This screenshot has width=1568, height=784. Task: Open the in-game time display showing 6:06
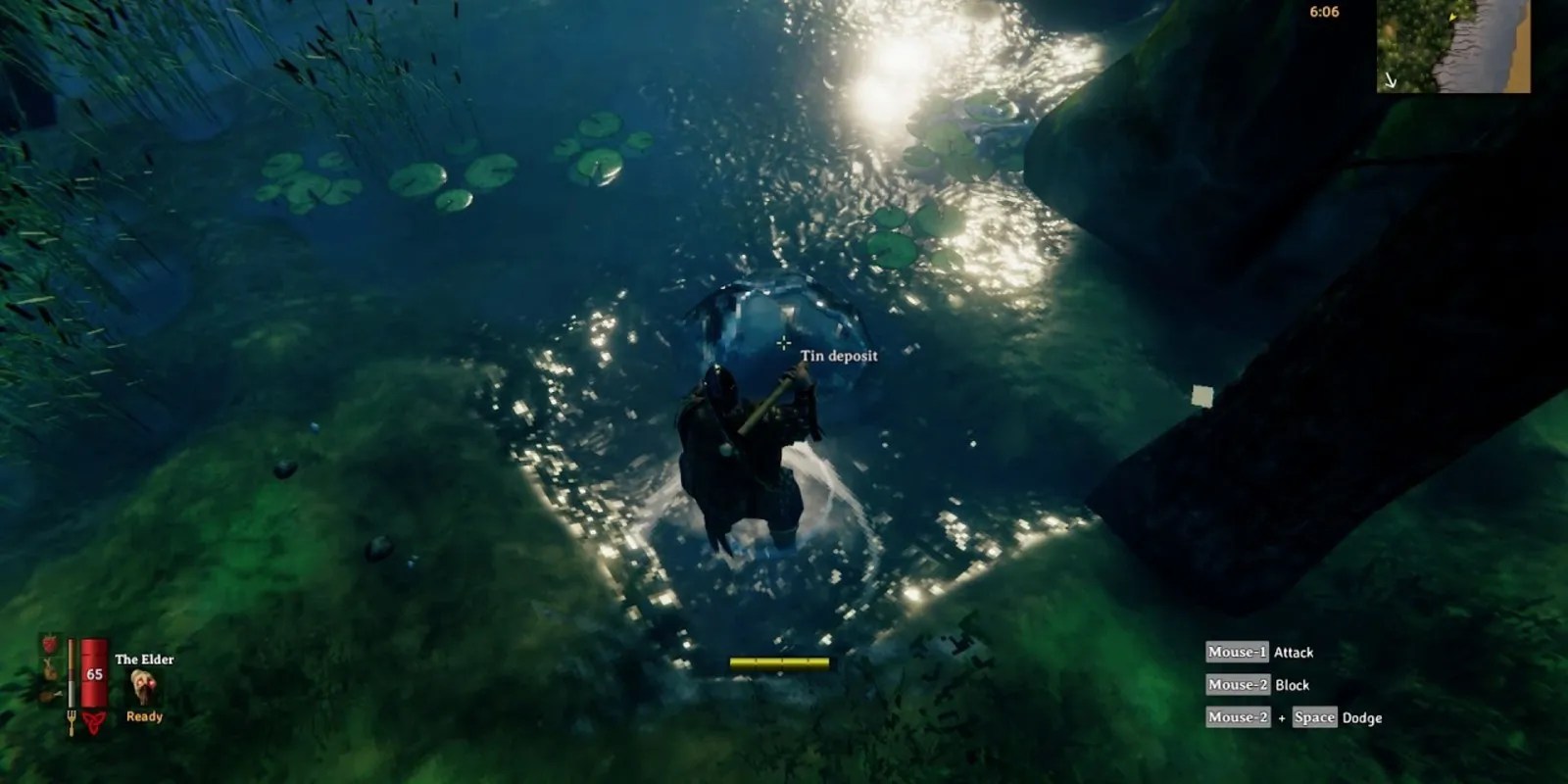[x=1324, y=12]
